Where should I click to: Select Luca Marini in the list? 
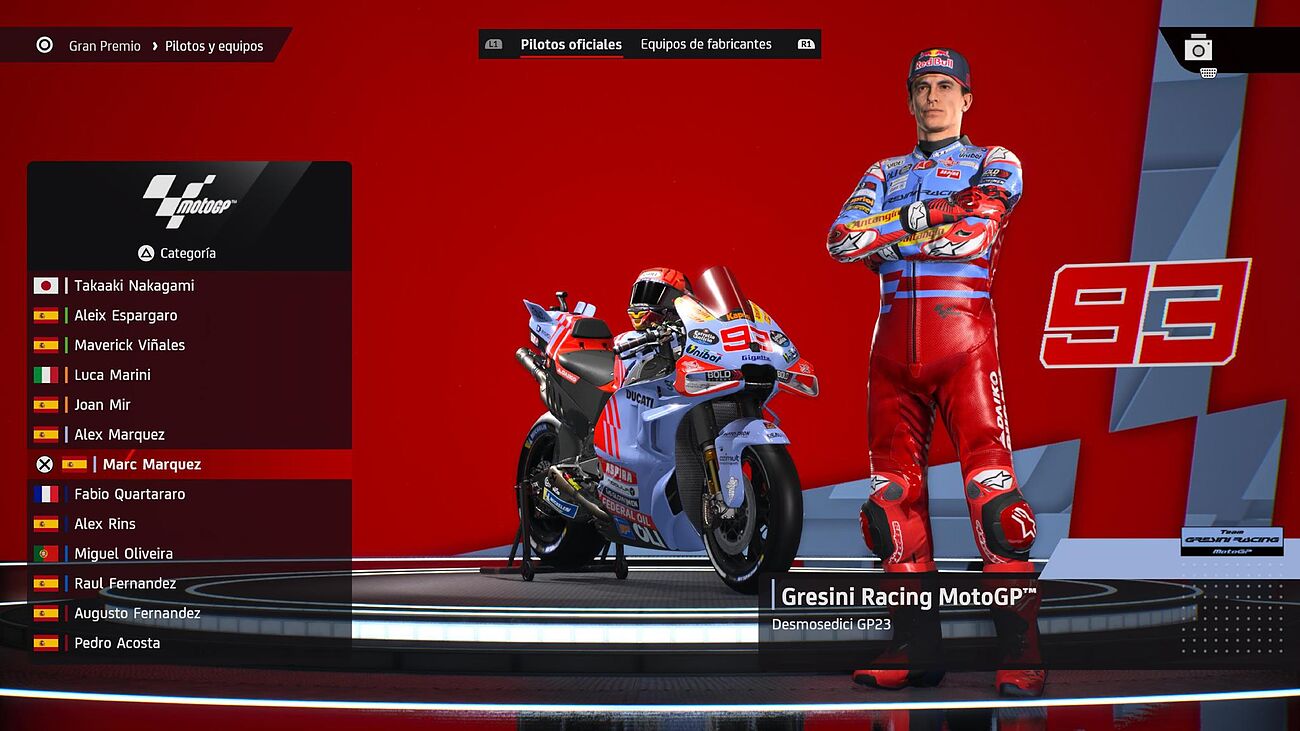112,375
